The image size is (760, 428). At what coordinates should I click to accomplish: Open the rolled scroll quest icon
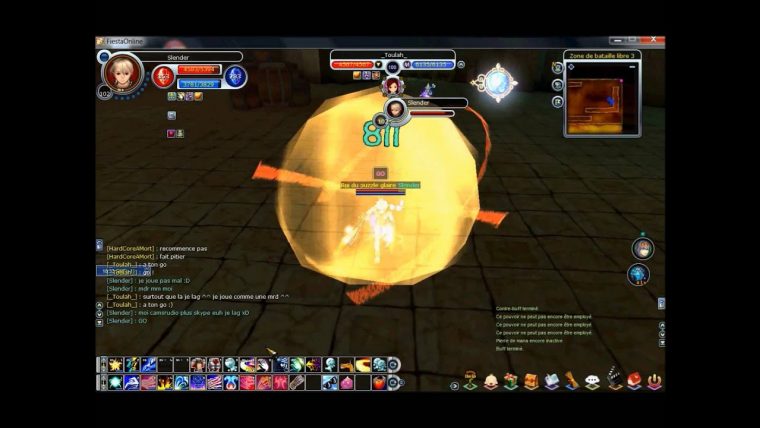[572, 381]
